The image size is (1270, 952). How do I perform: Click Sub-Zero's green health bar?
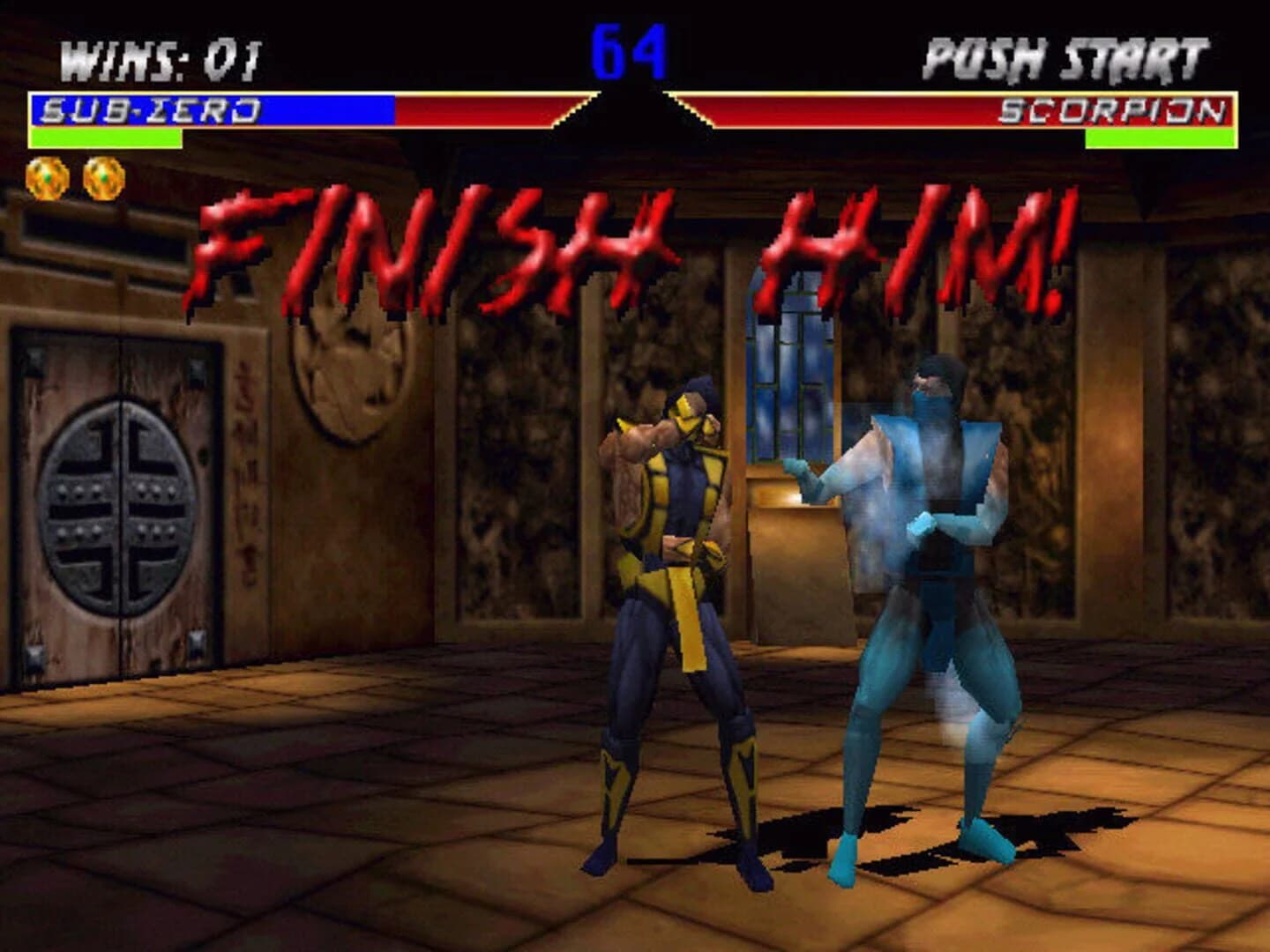pos(106,139)
